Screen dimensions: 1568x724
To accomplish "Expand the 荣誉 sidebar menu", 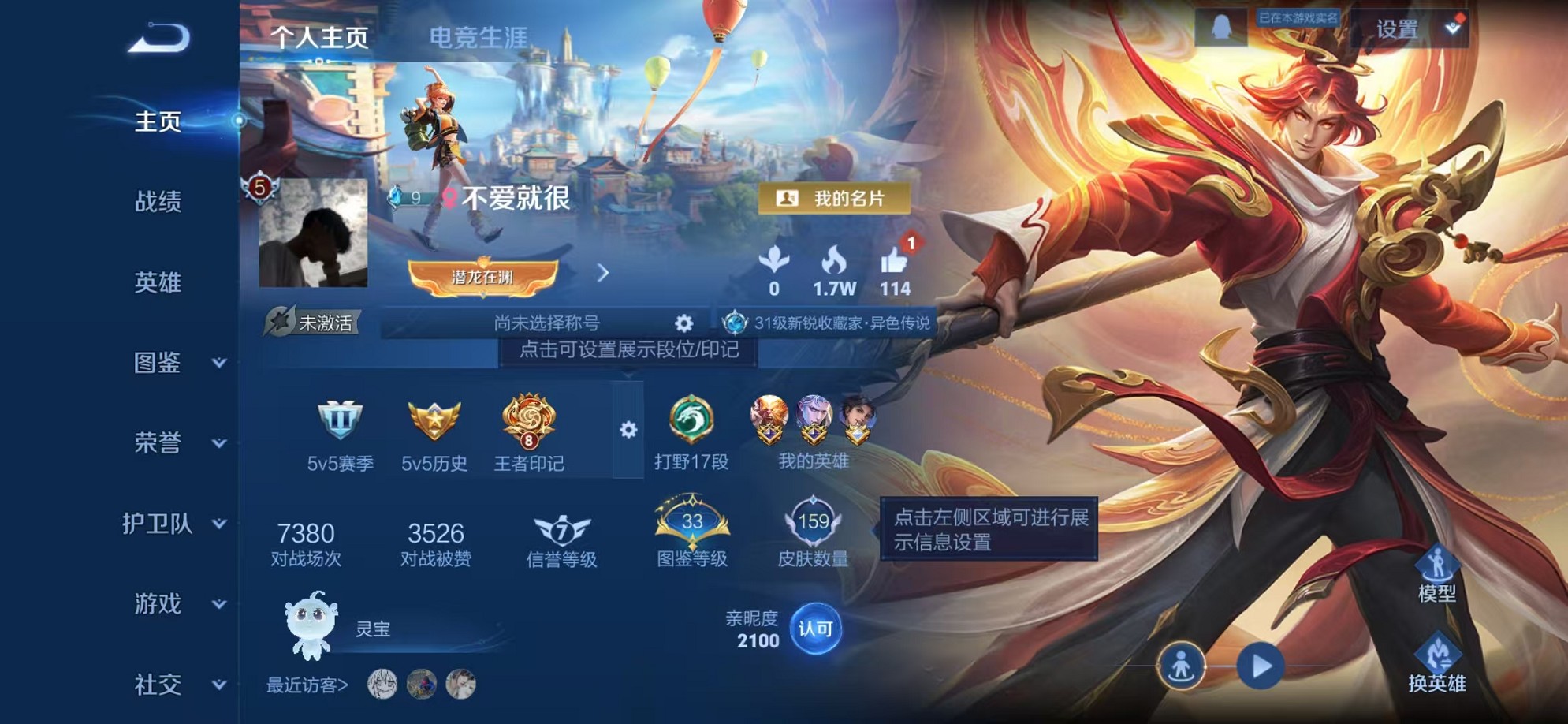I will pyautogui.click(x=158, y=444).
